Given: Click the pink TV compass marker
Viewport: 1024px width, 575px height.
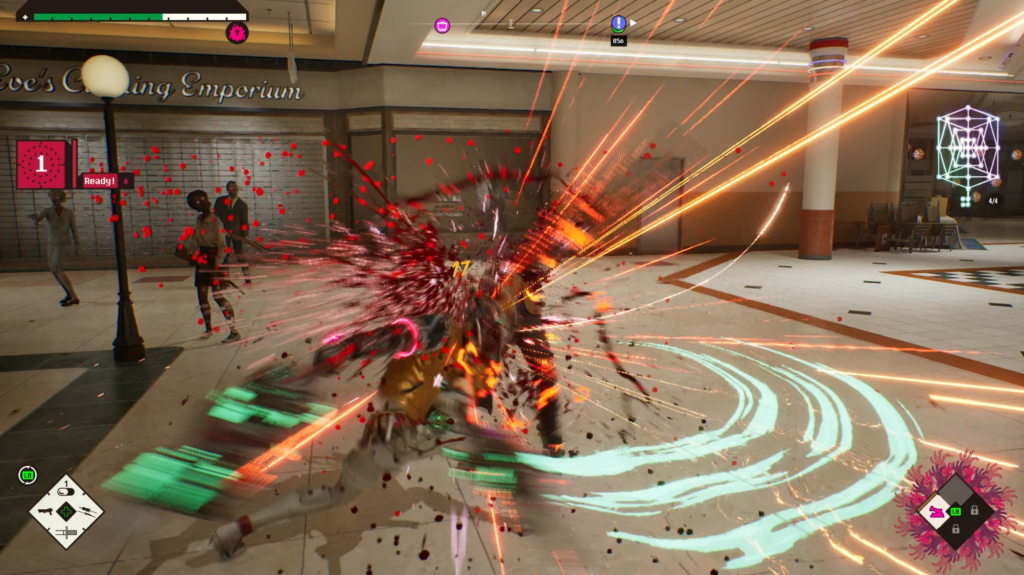Looking at the screenshot, I should click(442, 25).
